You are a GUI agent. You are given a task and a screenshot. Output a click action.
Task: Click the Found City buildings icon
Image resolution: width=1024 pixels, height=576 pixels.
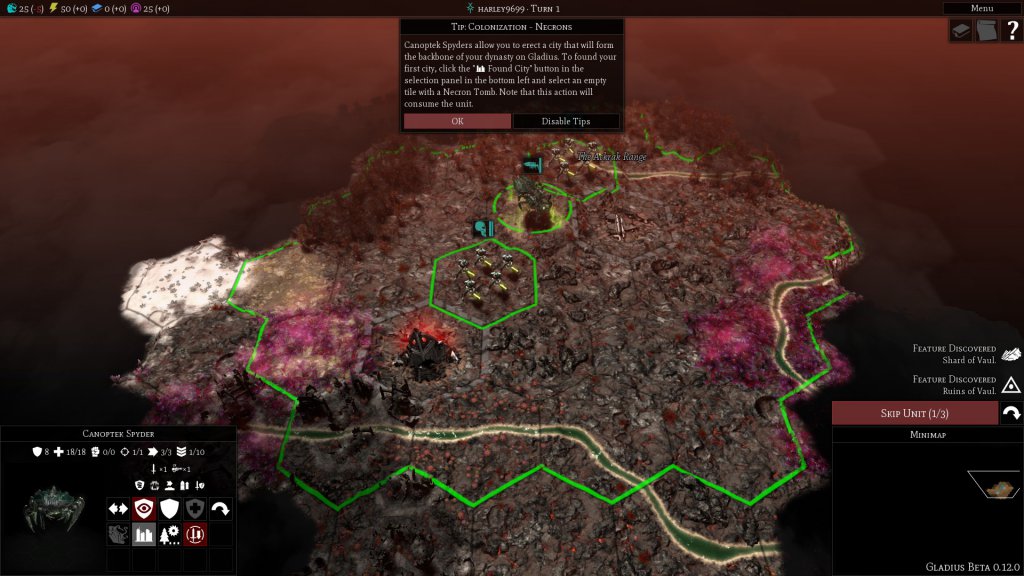[x=144, y=534]
